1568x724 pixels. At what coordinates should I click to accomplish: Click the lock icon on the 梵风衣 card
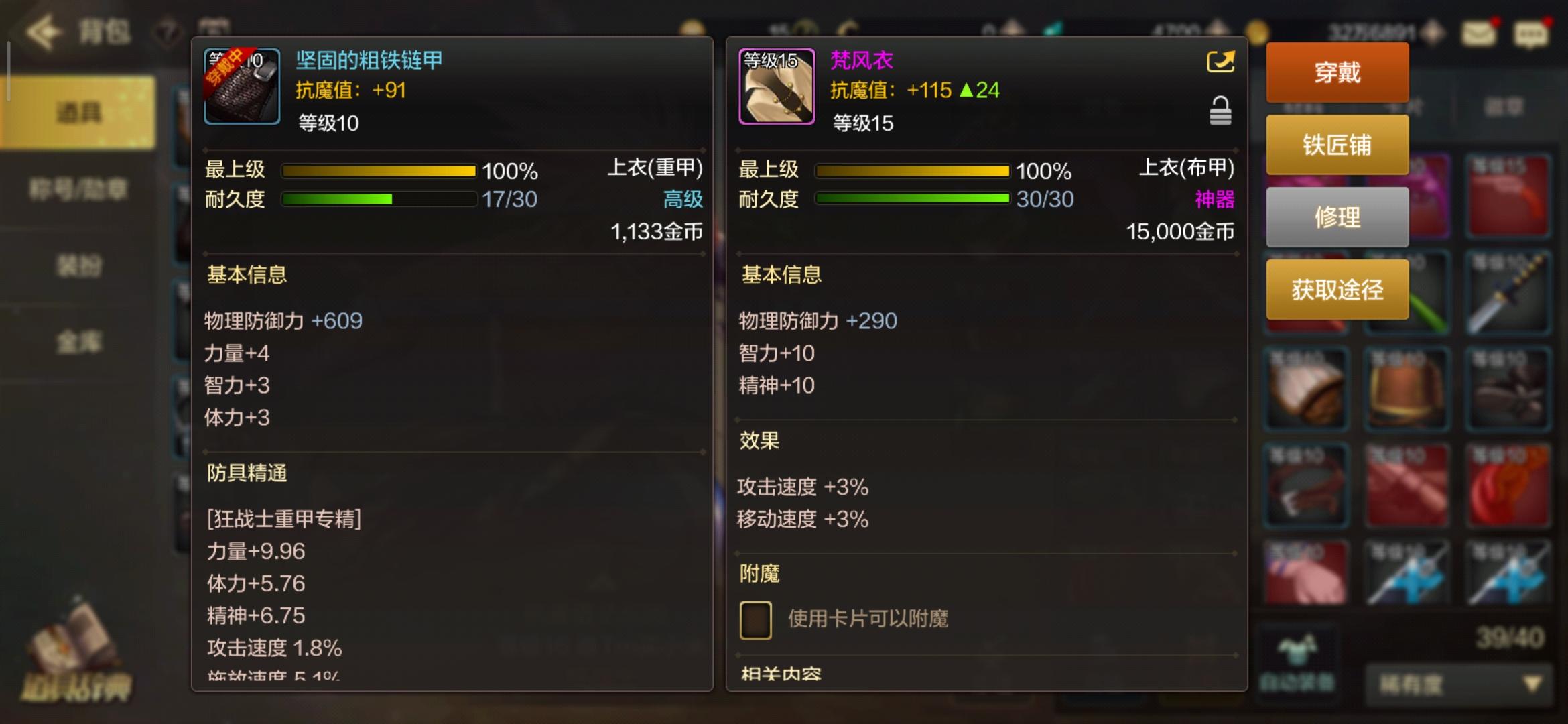pyautogui.click(x=1220, y=113)
